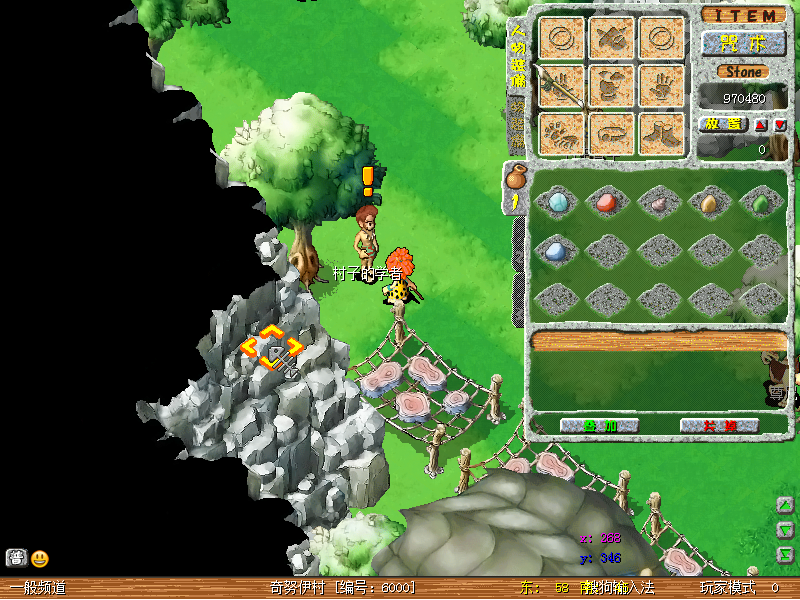Click the handprint glove equipment slot
Screen dimensions: 800x600
coord(662,87)
